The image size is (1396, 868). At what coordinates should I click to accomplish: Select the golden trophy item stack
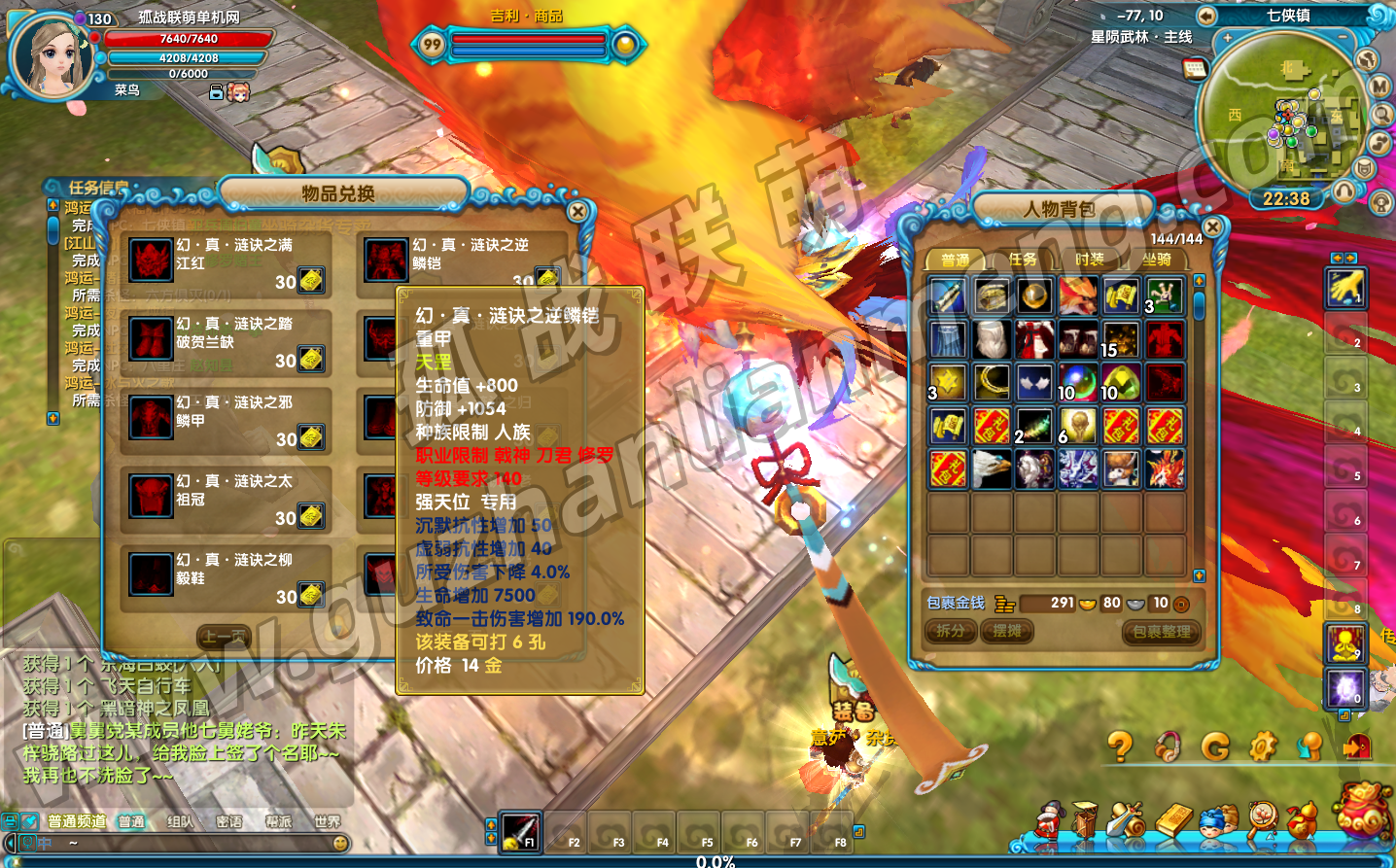click(x=1077, y=426)
